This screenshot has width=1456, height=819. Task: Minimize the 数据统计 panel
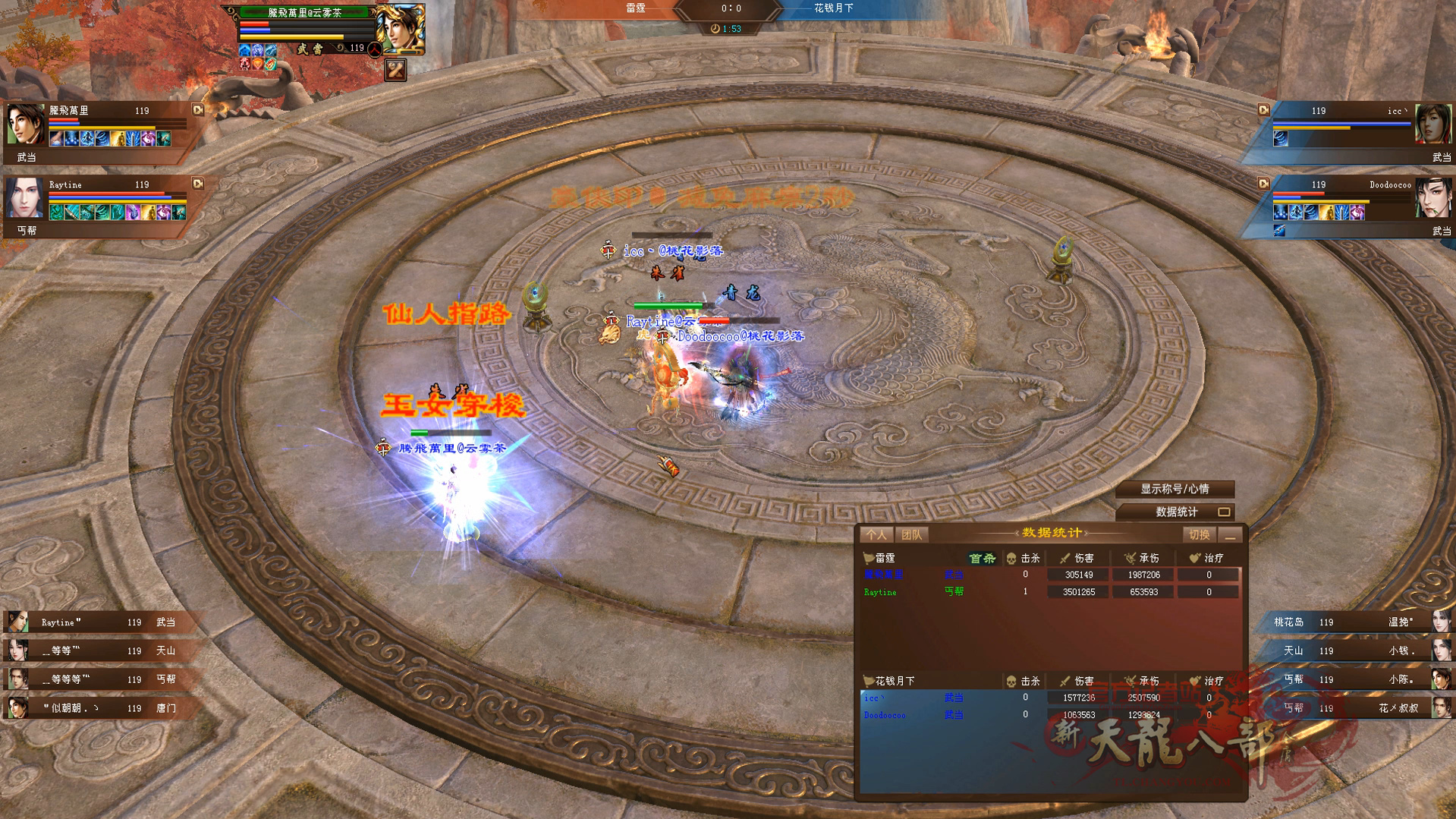(1231, 535)
